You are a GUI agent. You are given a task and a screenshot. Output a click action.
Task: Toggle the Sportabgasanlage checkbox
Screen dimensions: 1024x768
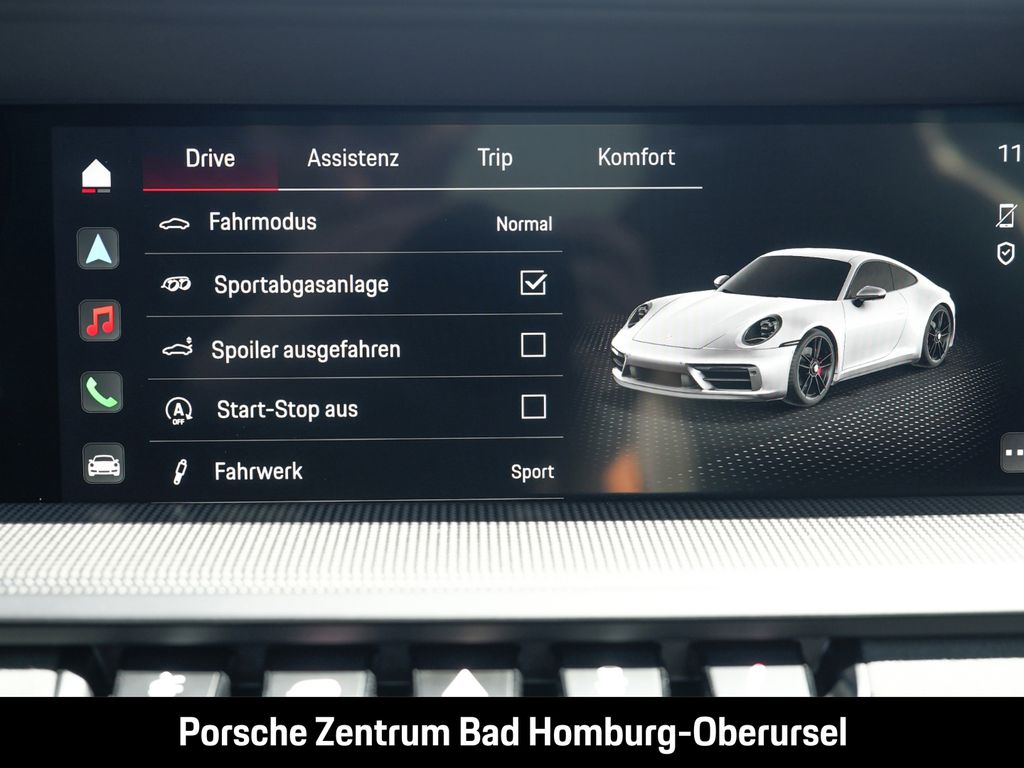pyautogui.click(x=533, y=284)
